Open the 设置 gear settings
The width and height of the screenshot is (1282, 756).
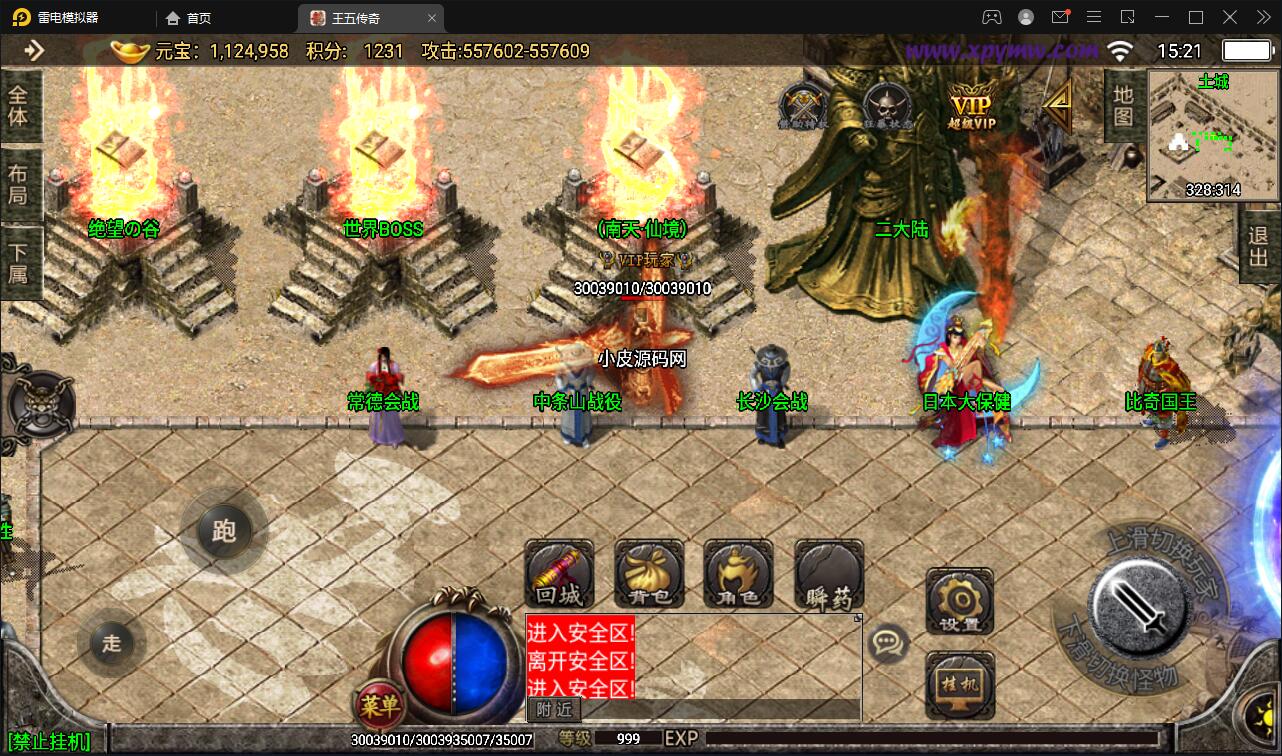coord(960,603)
